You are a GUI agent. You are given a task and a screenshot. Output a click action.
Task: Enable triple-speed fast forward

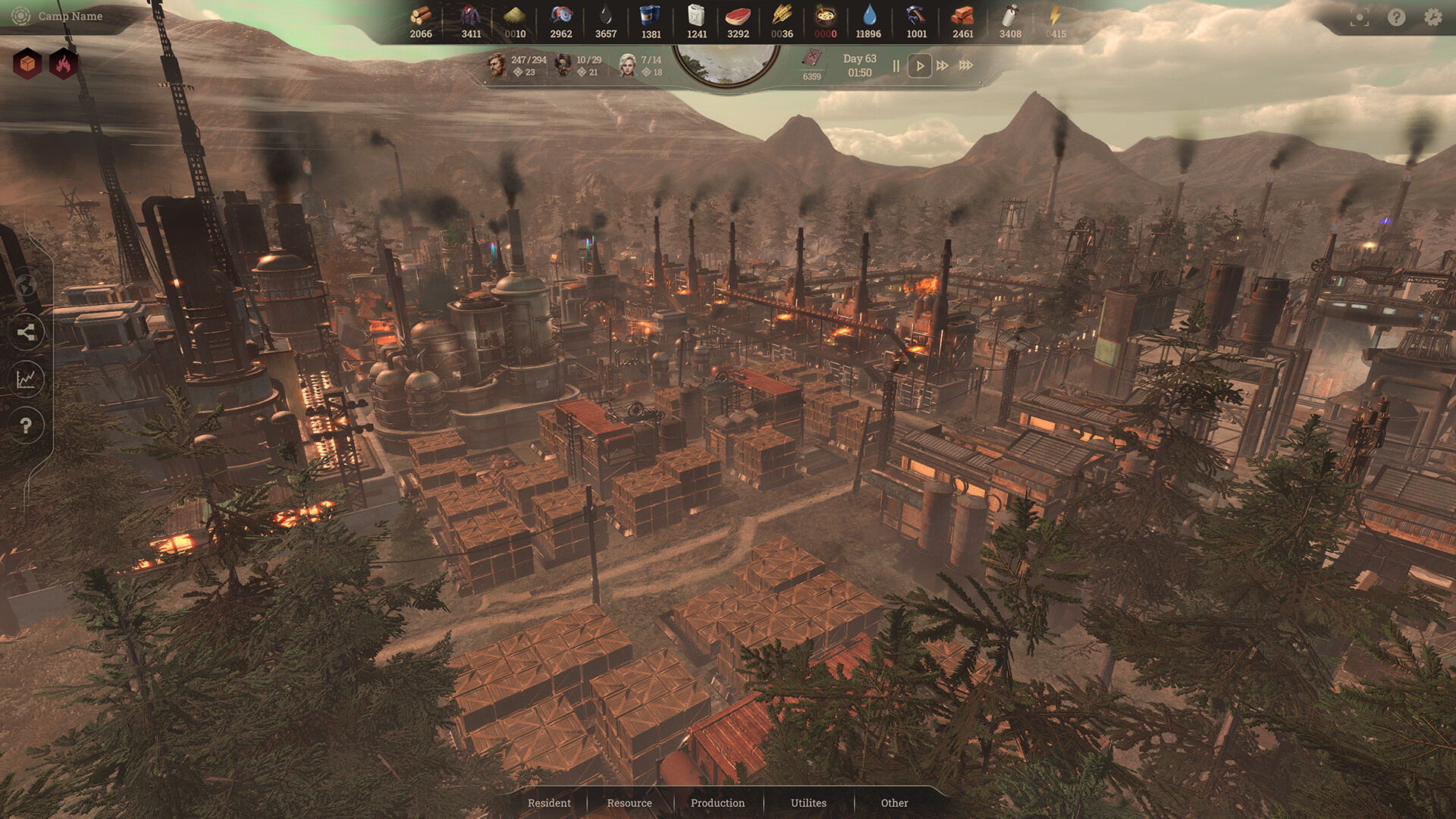click(966, 66)
